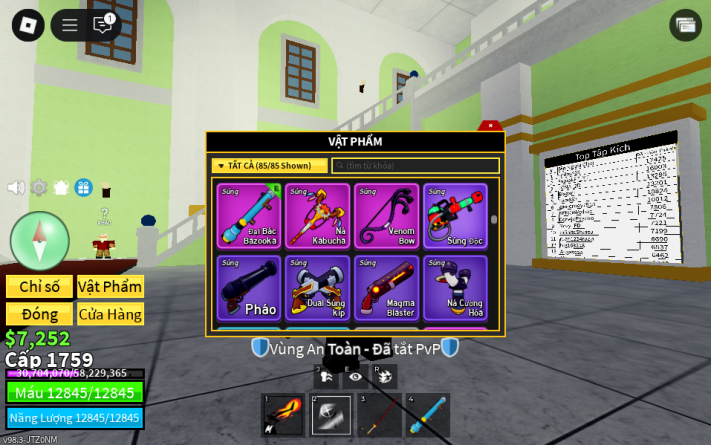Pick the Súng Độc gun slot

[455, 216]
